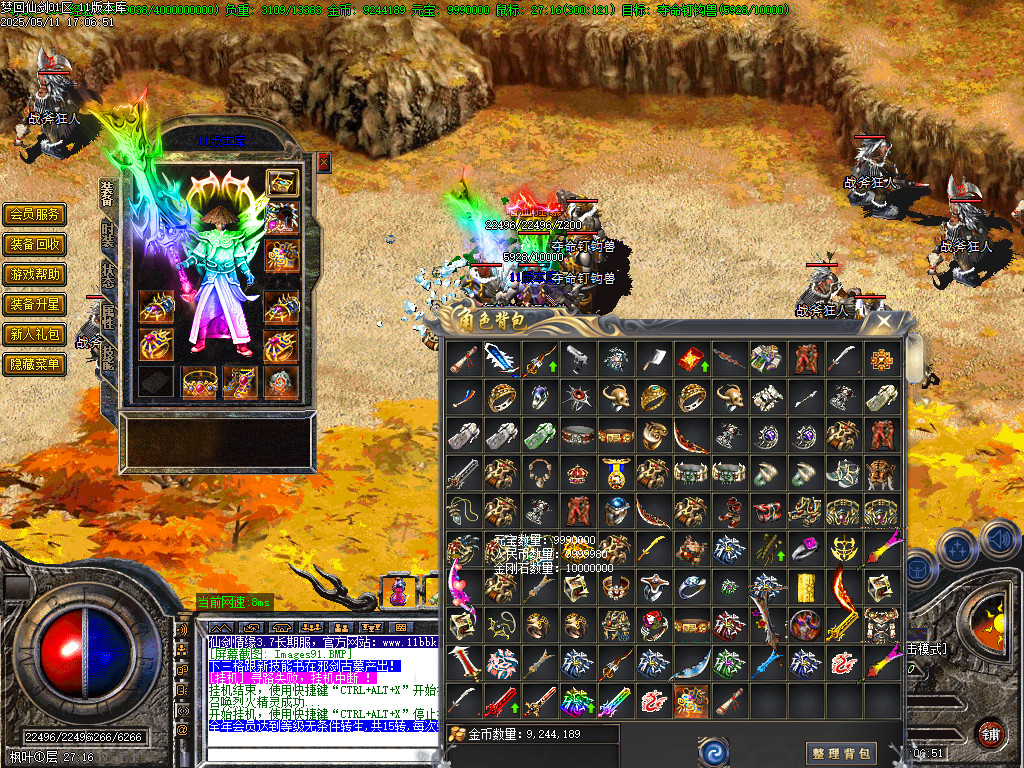Click the 装备回收 equipment recycle button
This screenshot has width=1024, height=768.
tap(35, 244)
